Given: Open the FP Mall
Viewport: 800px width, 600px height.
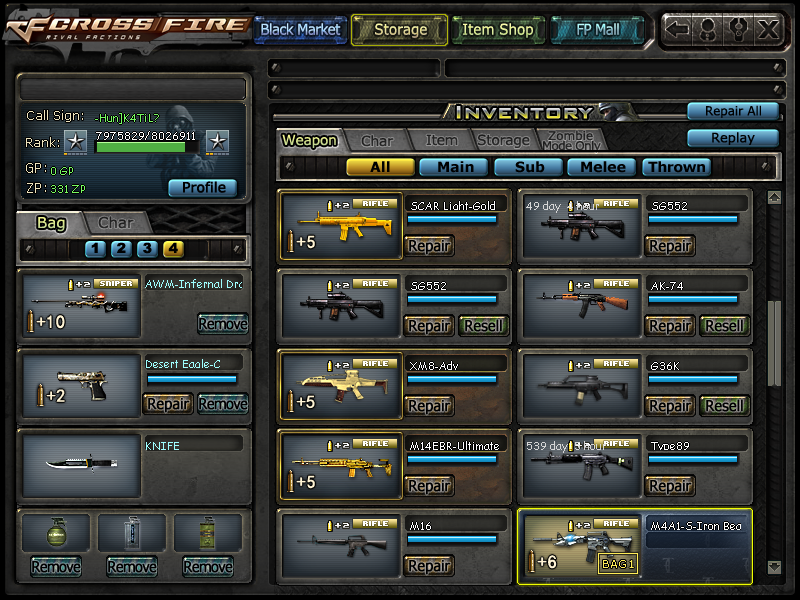Looking at the screenshot, I should point(599,30).
